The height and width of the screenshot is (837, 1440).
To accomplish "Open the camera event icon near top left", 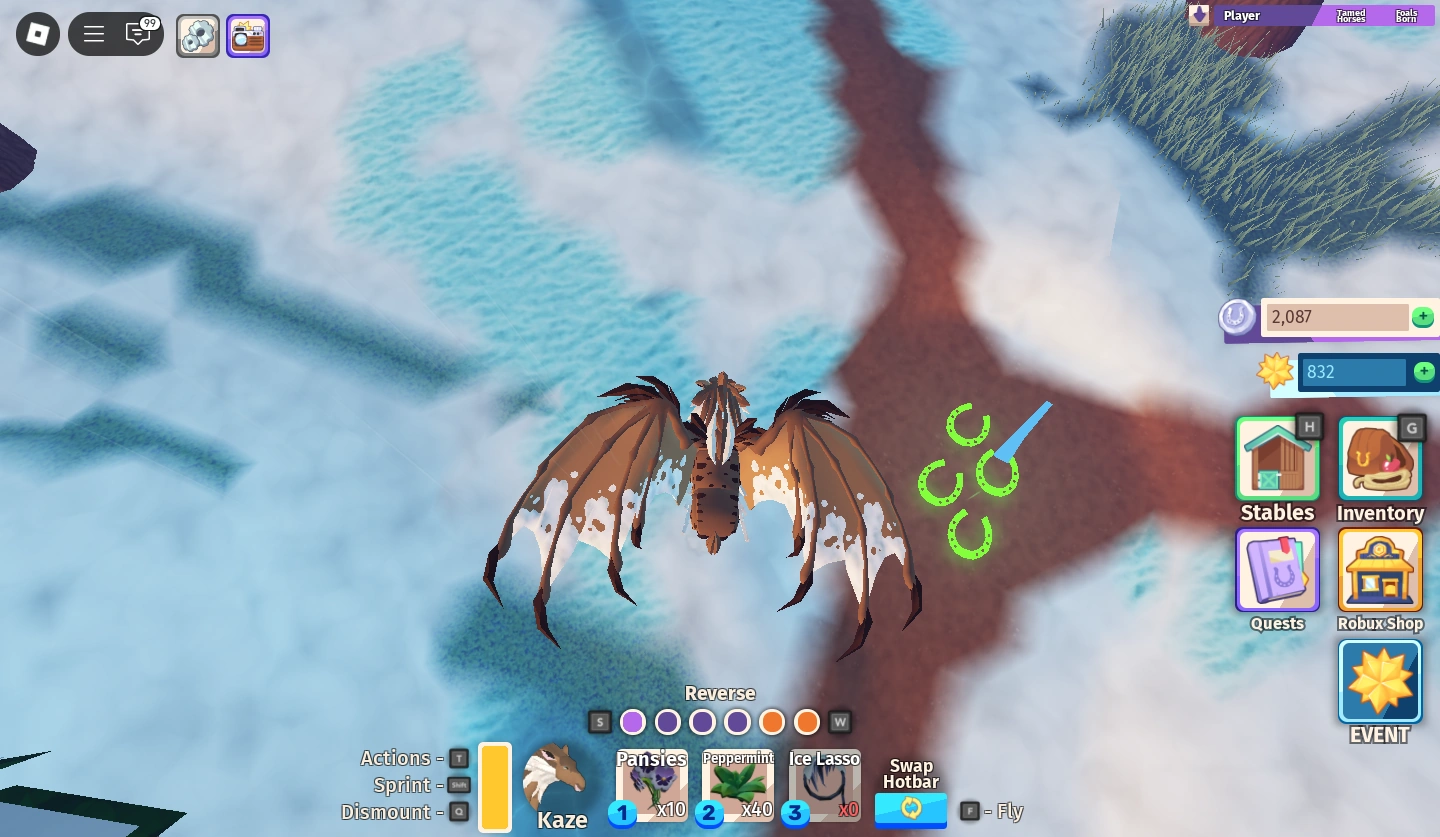I will click(x=248, y=34).
